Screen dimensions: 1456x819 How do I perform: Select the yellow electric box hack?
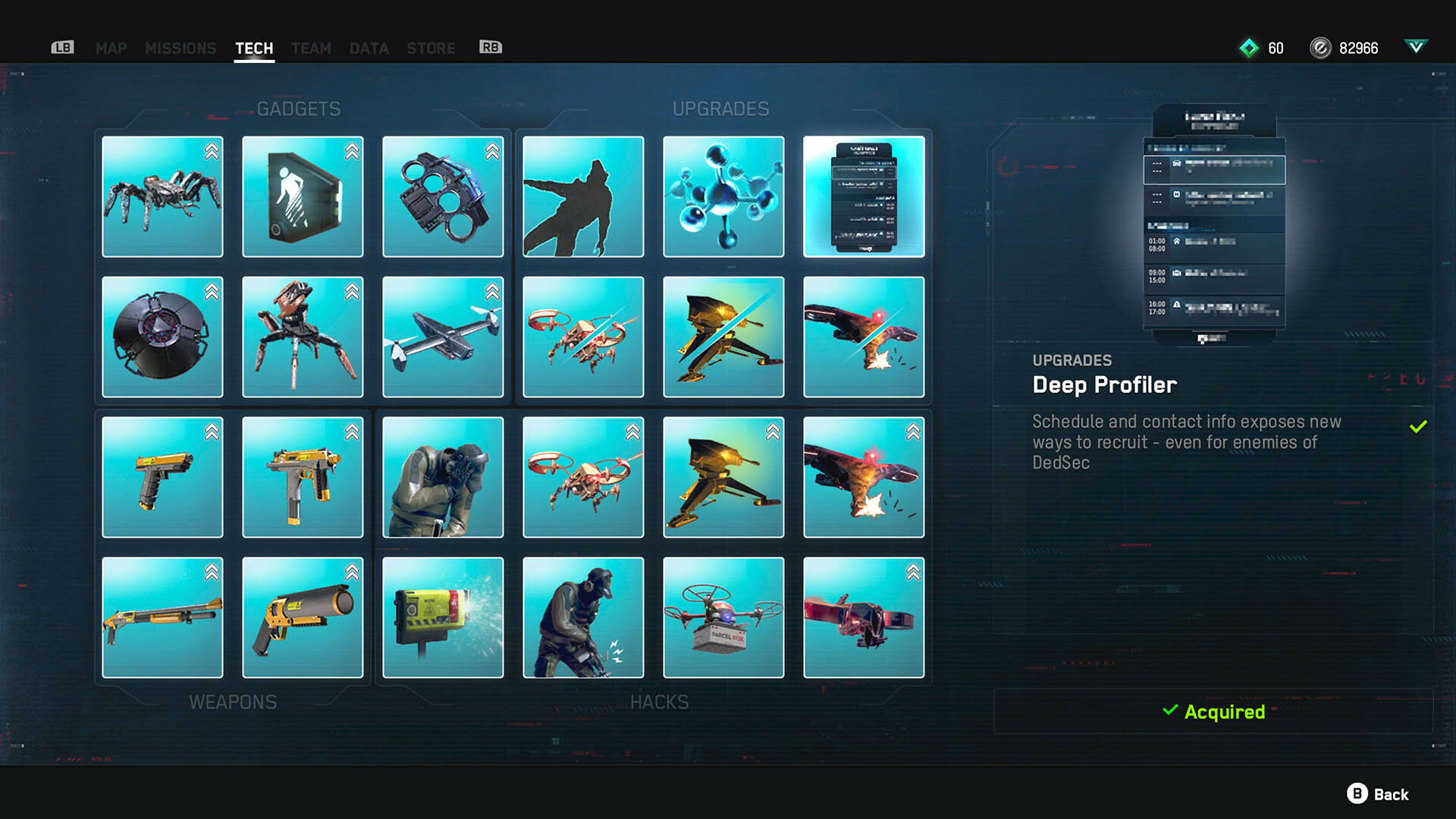click(443, 617)
